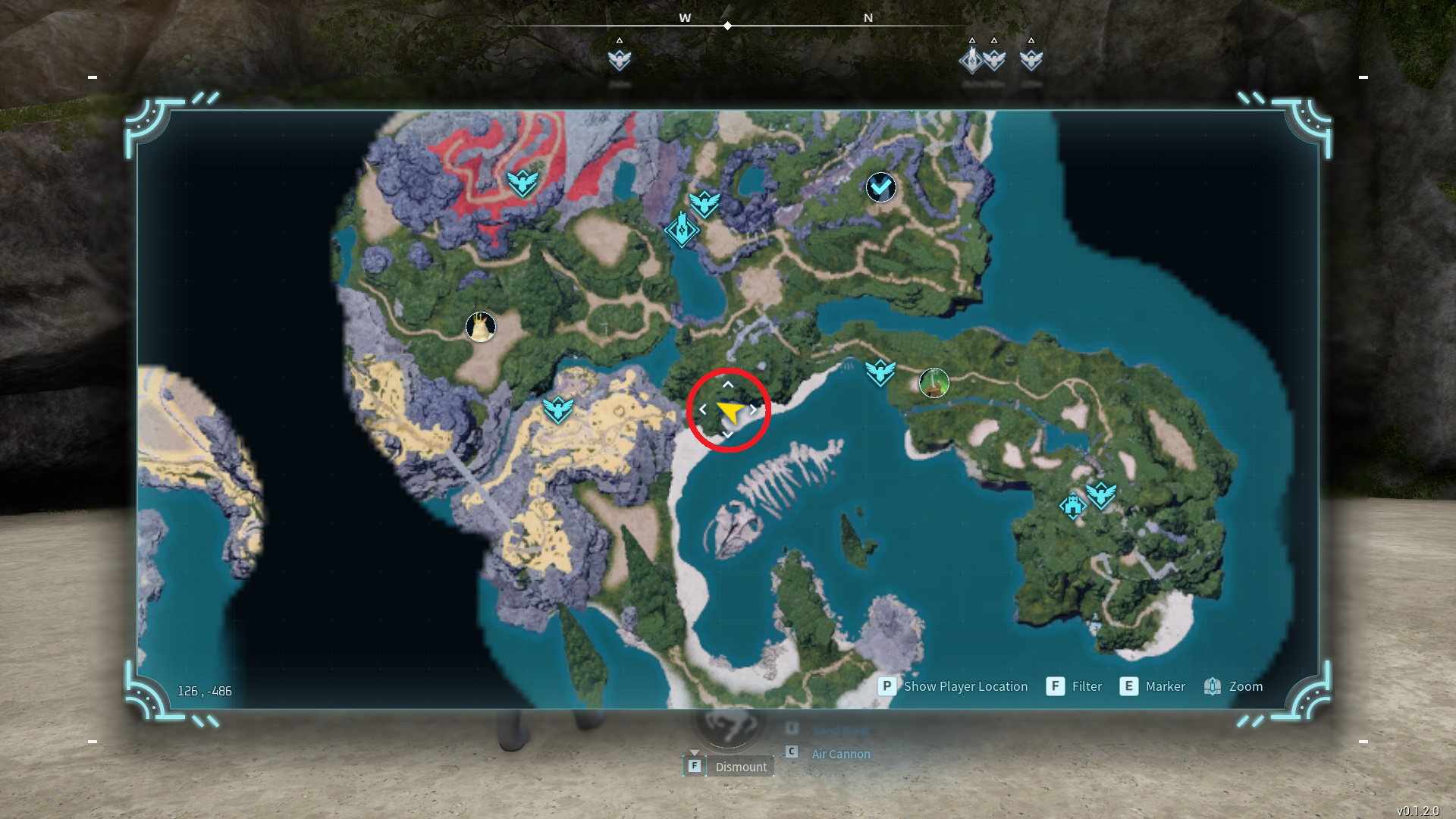Choose fast travel statue beside the tower
This screenshot has width=1456, height=819.
704,202
